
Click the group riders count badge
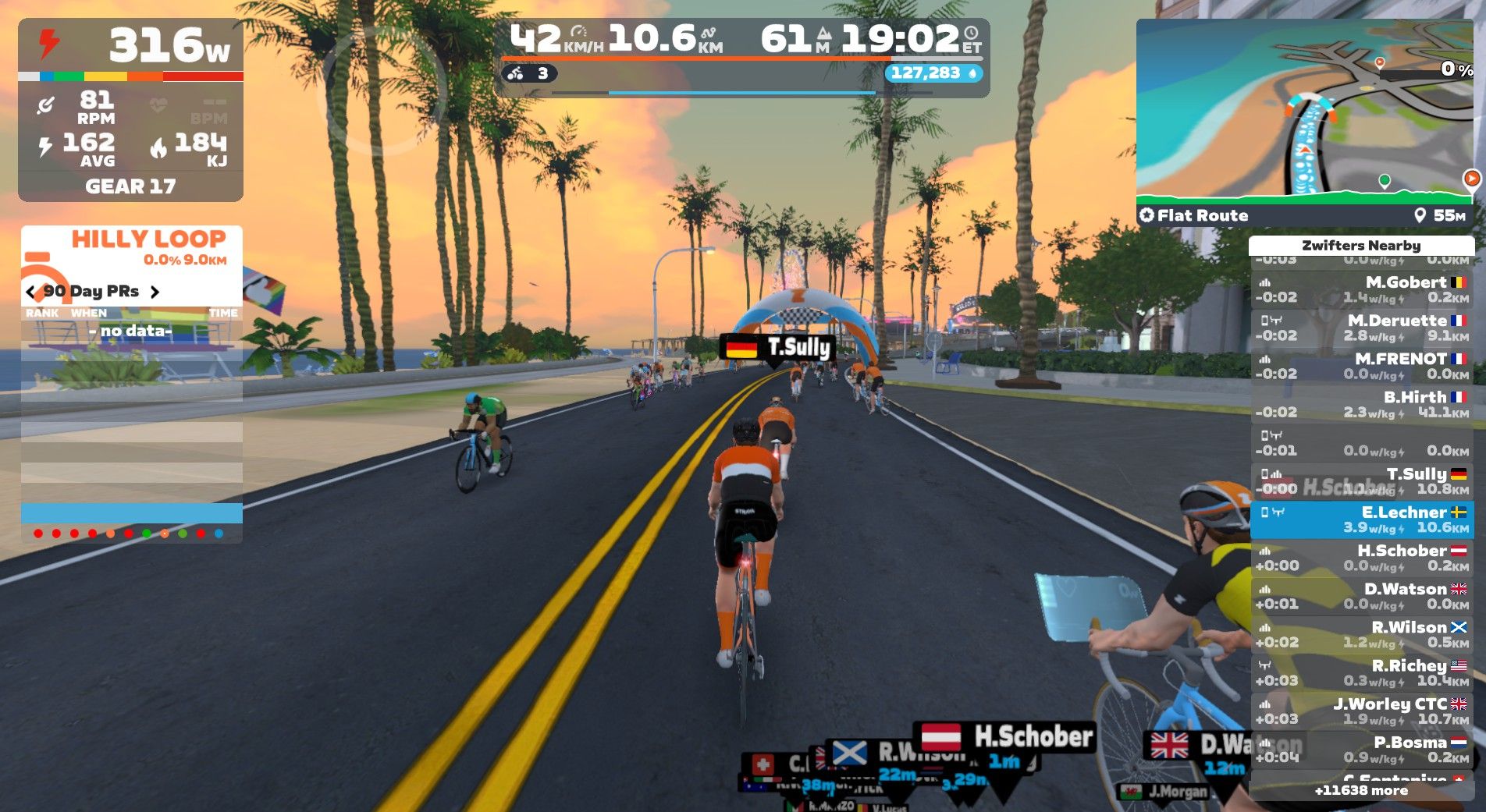pos(528,74)
